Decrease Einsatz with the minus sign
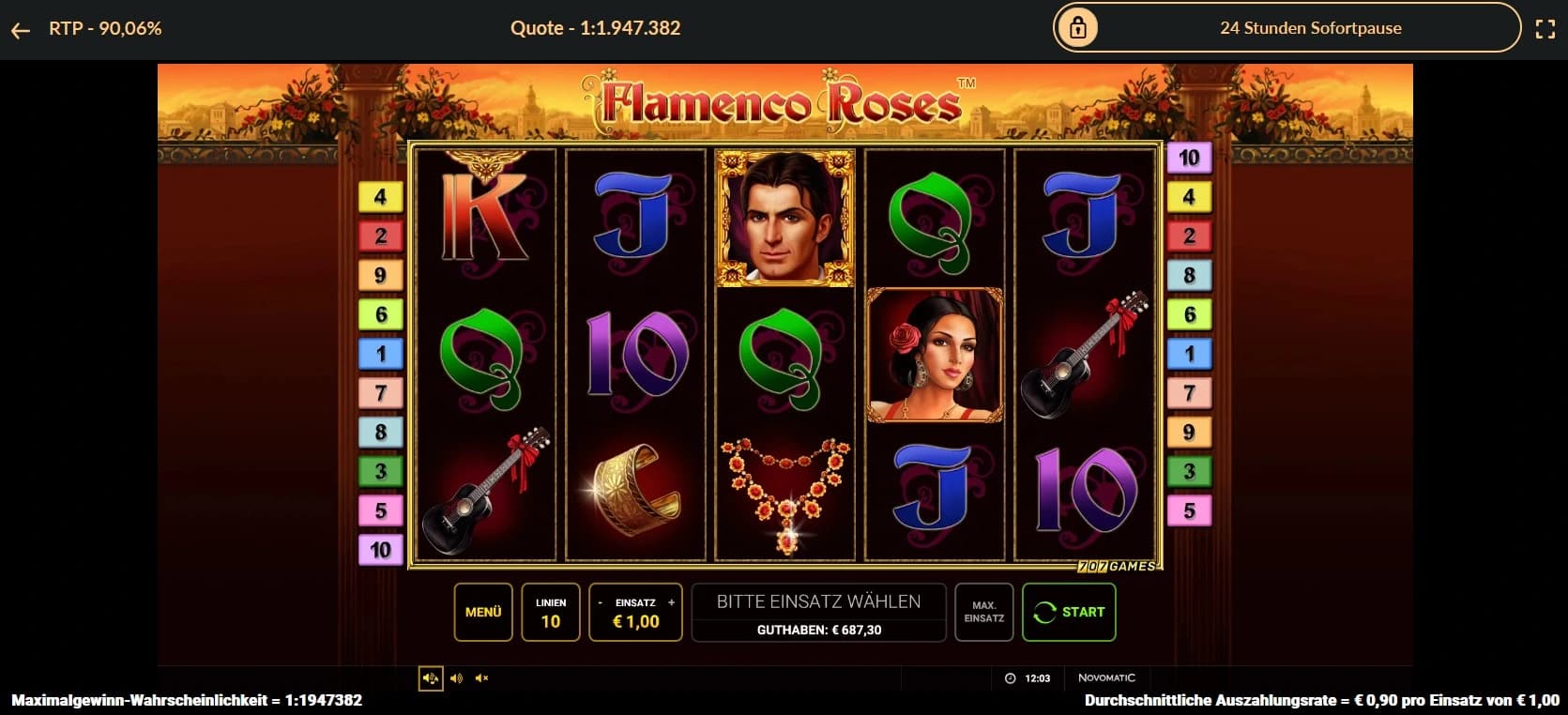 pyautogui.click(x=601, y=602)
